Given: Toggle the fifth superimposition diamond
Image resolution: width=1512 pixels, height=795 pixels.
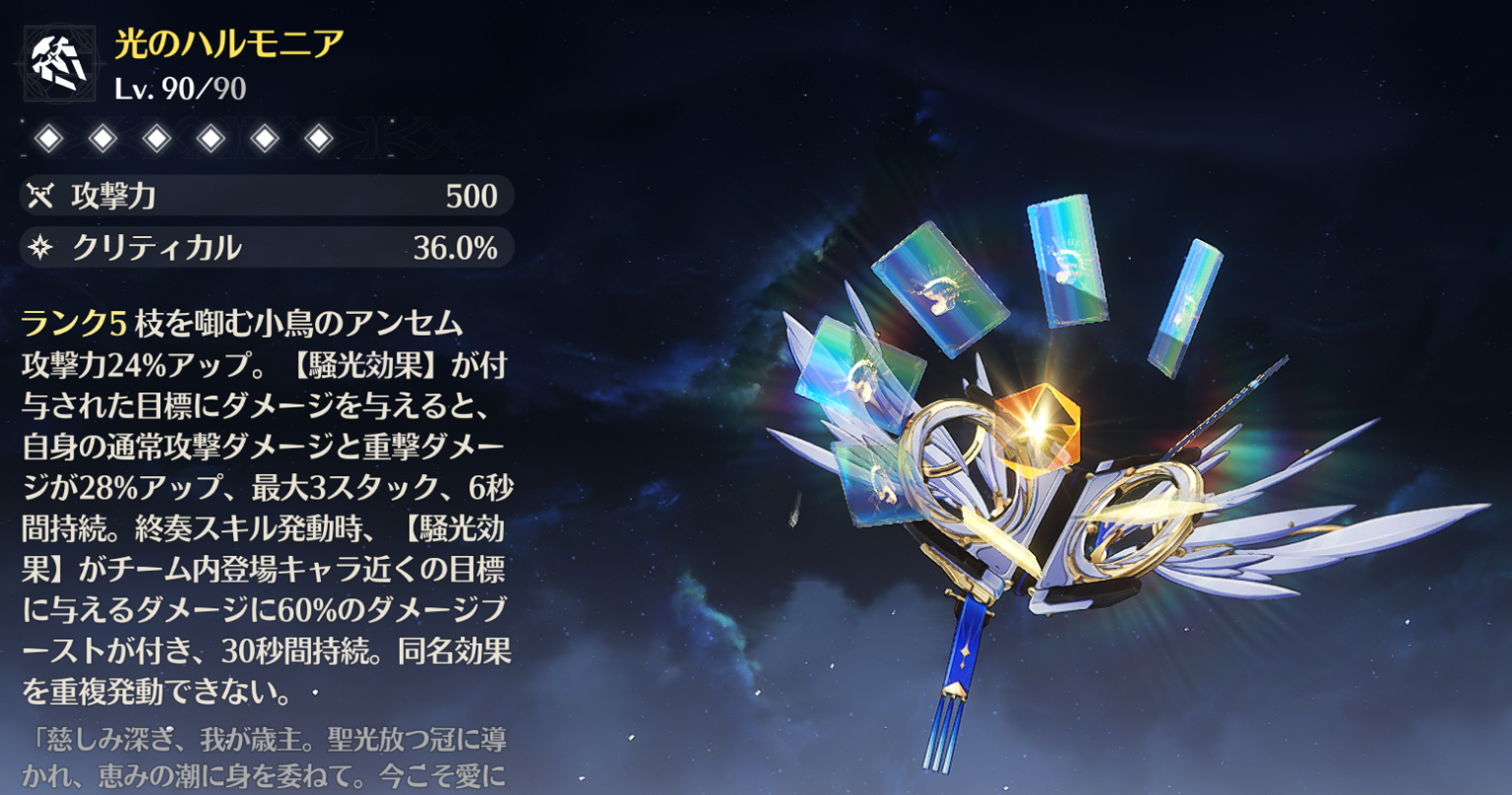Looking at the screenshot, I should click(267, 140).
